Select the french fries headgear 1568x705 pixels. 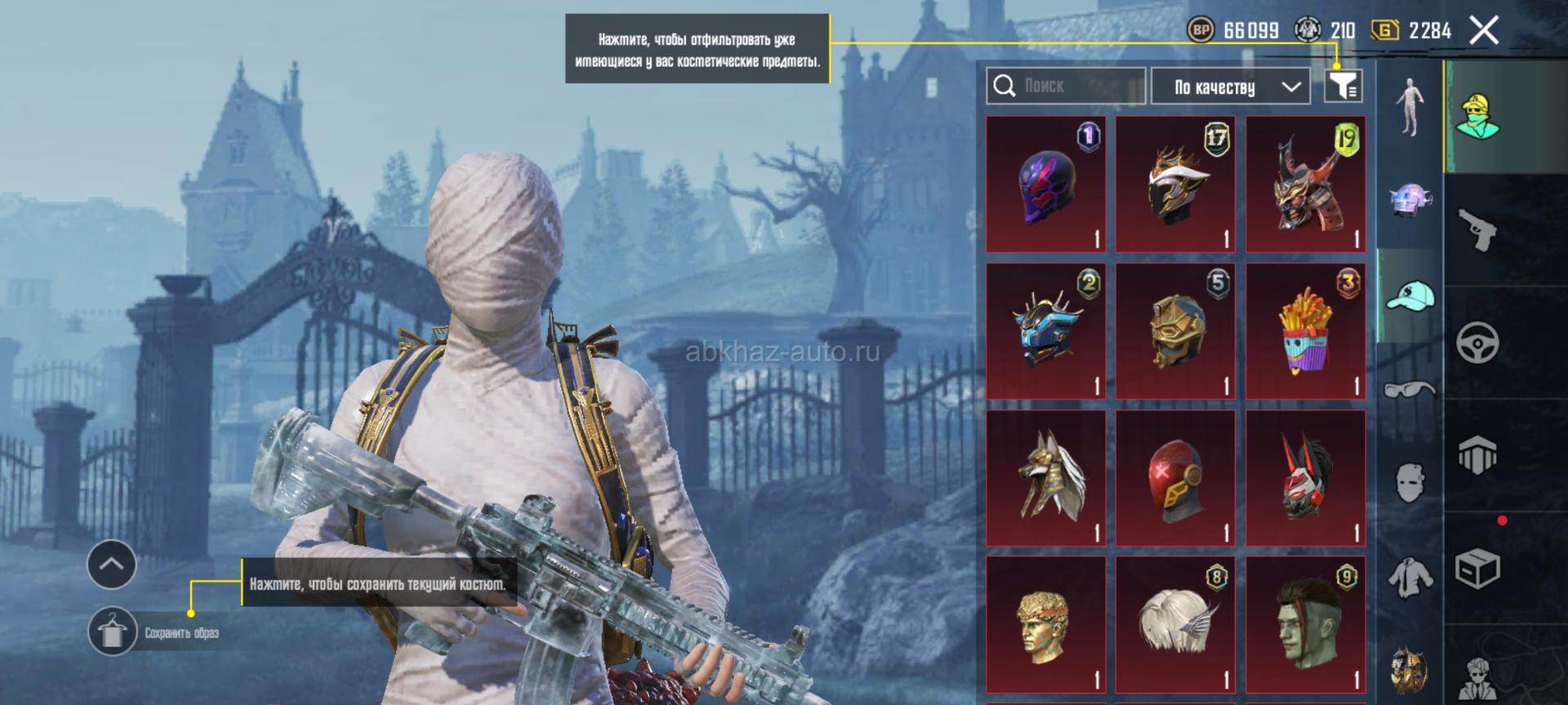tap(1305, 332)
